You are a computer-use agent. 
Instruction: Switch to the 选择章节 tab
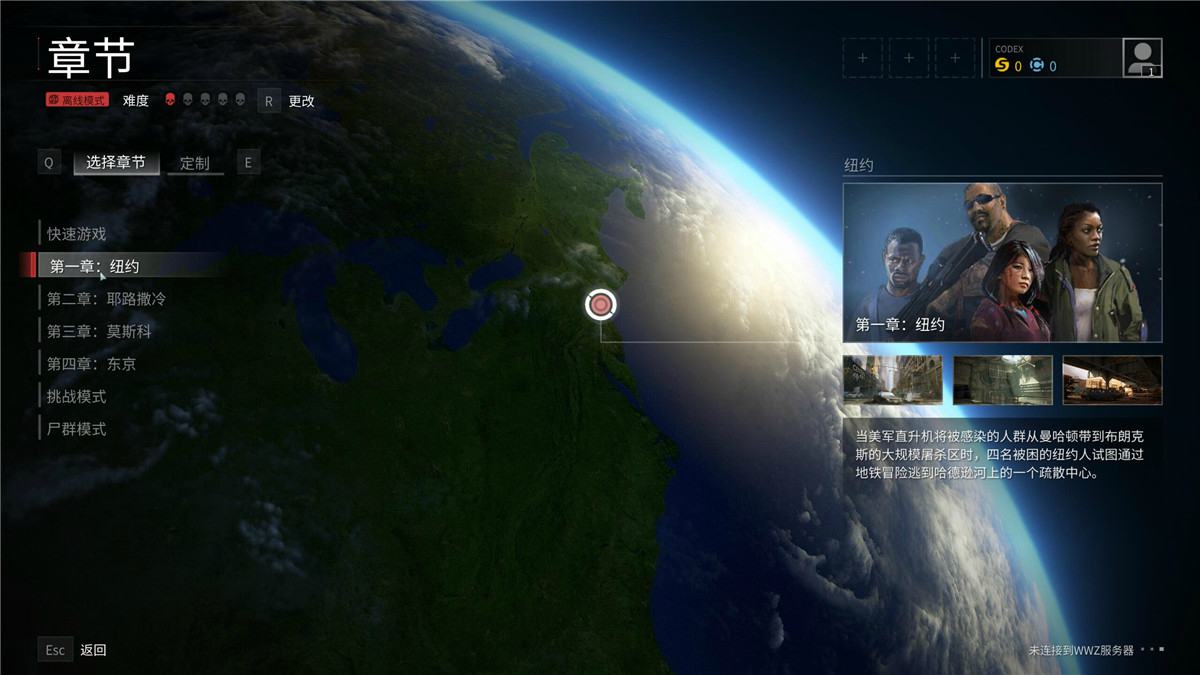tap(115, 162)
